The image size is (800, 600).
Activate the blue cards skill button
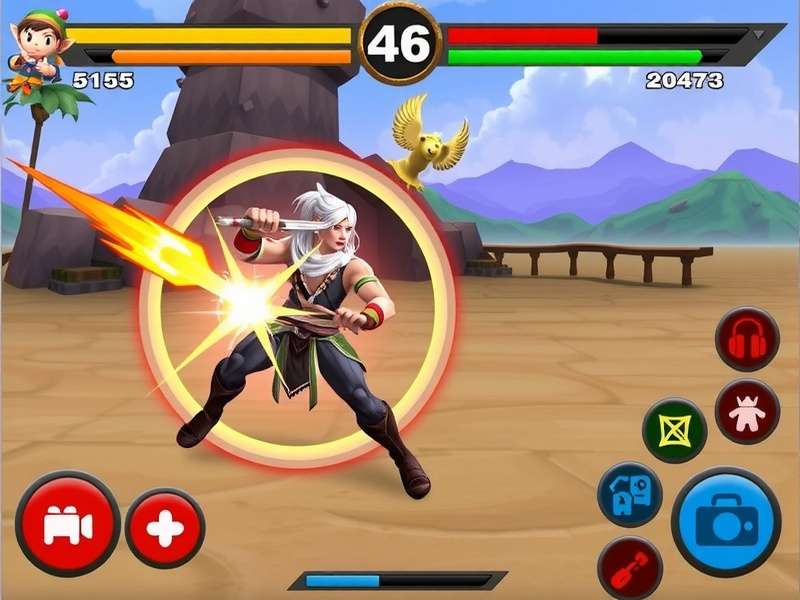point(629,494)
